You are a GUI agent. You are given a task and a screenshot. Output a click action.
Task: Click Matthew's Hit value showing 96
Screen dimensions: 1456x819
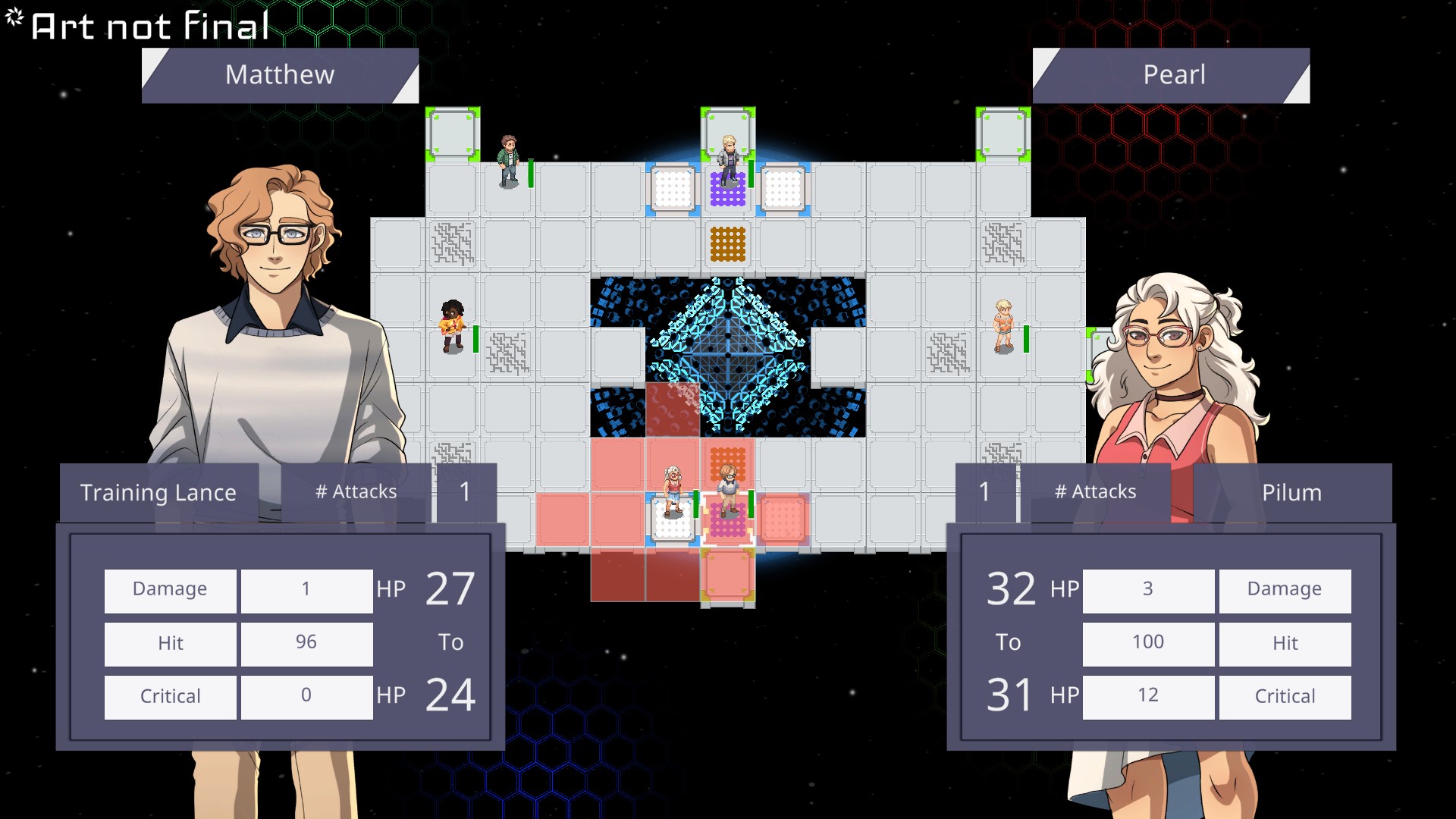point(306,642)
